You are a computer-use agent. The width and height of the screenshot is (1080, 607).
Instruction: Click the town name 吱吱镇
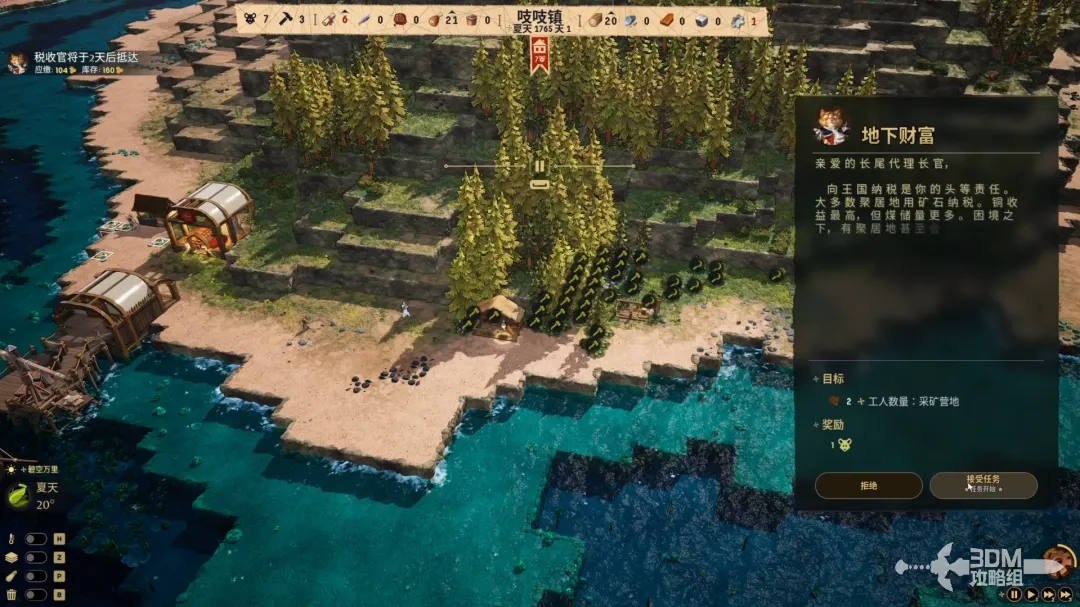[539, 16]
